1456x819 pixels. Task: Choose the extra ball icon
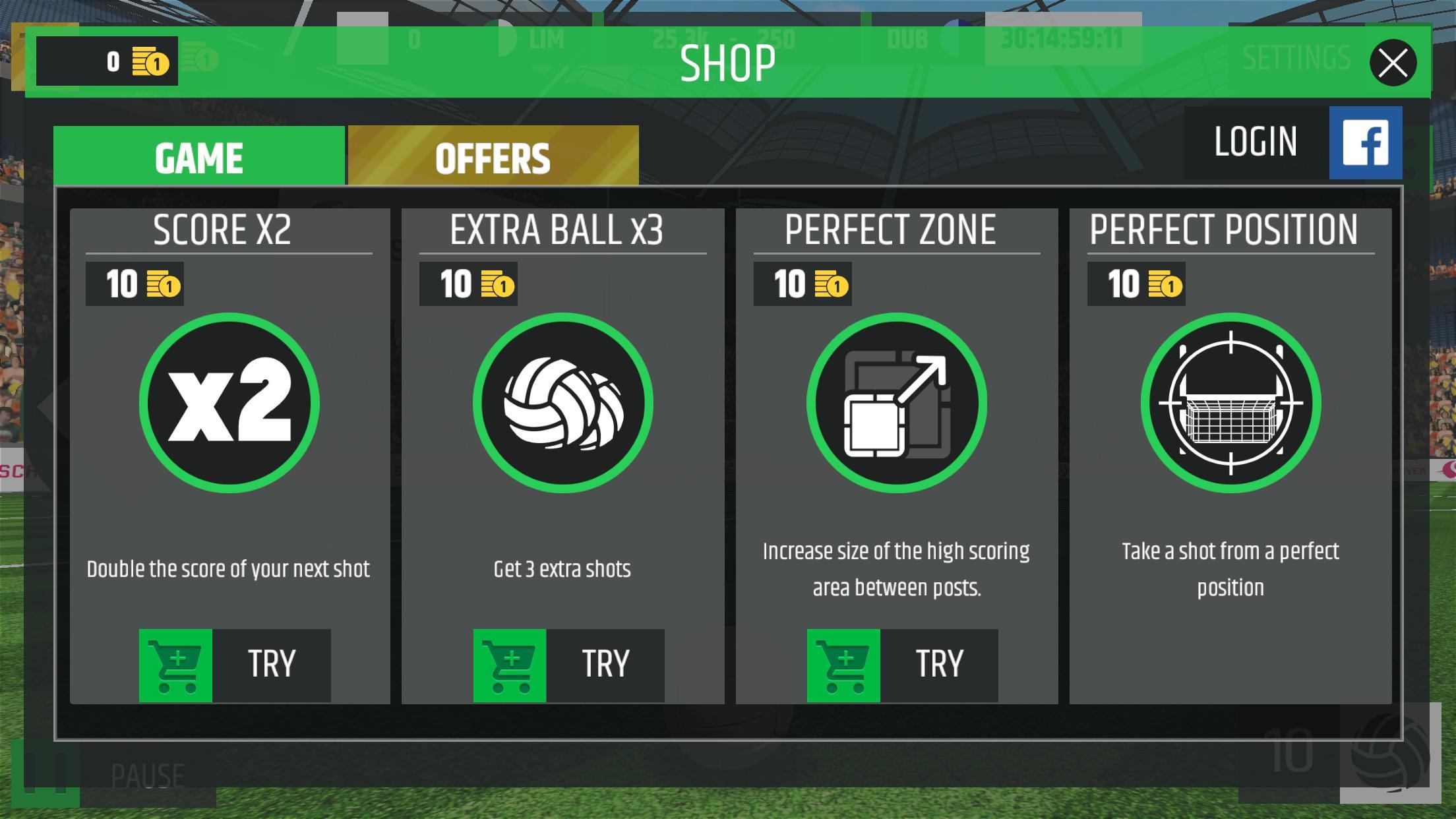(563, 403)
